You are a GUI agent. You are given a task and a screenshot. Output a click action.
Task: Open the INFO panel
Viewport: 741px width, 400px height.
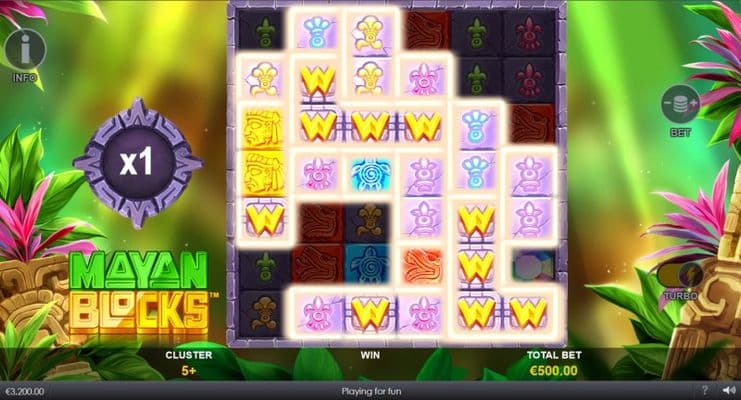[x=25, y=49]
